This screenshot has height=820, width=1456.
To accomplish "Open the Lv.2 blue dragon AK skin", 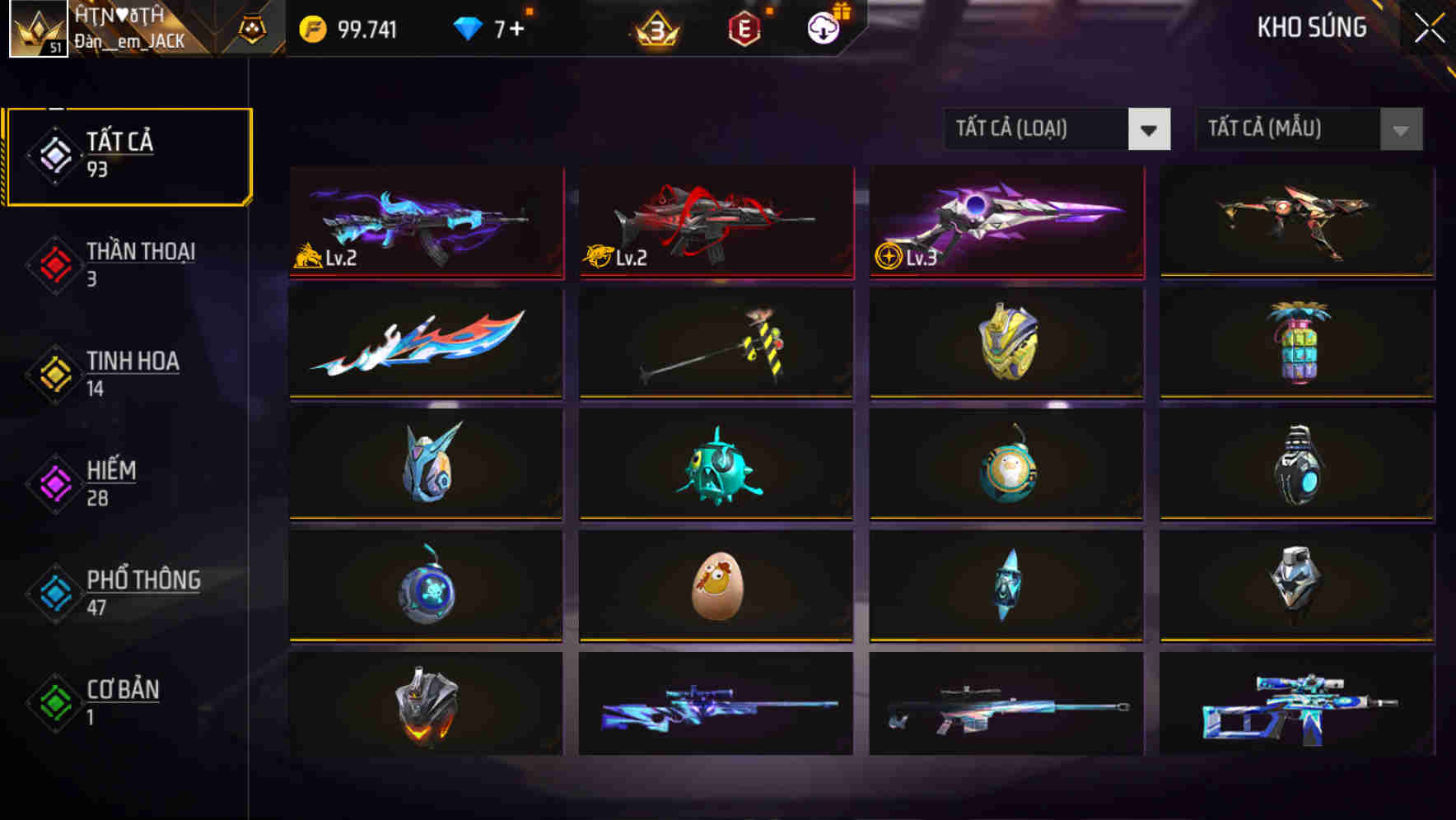I will [425, 221].
